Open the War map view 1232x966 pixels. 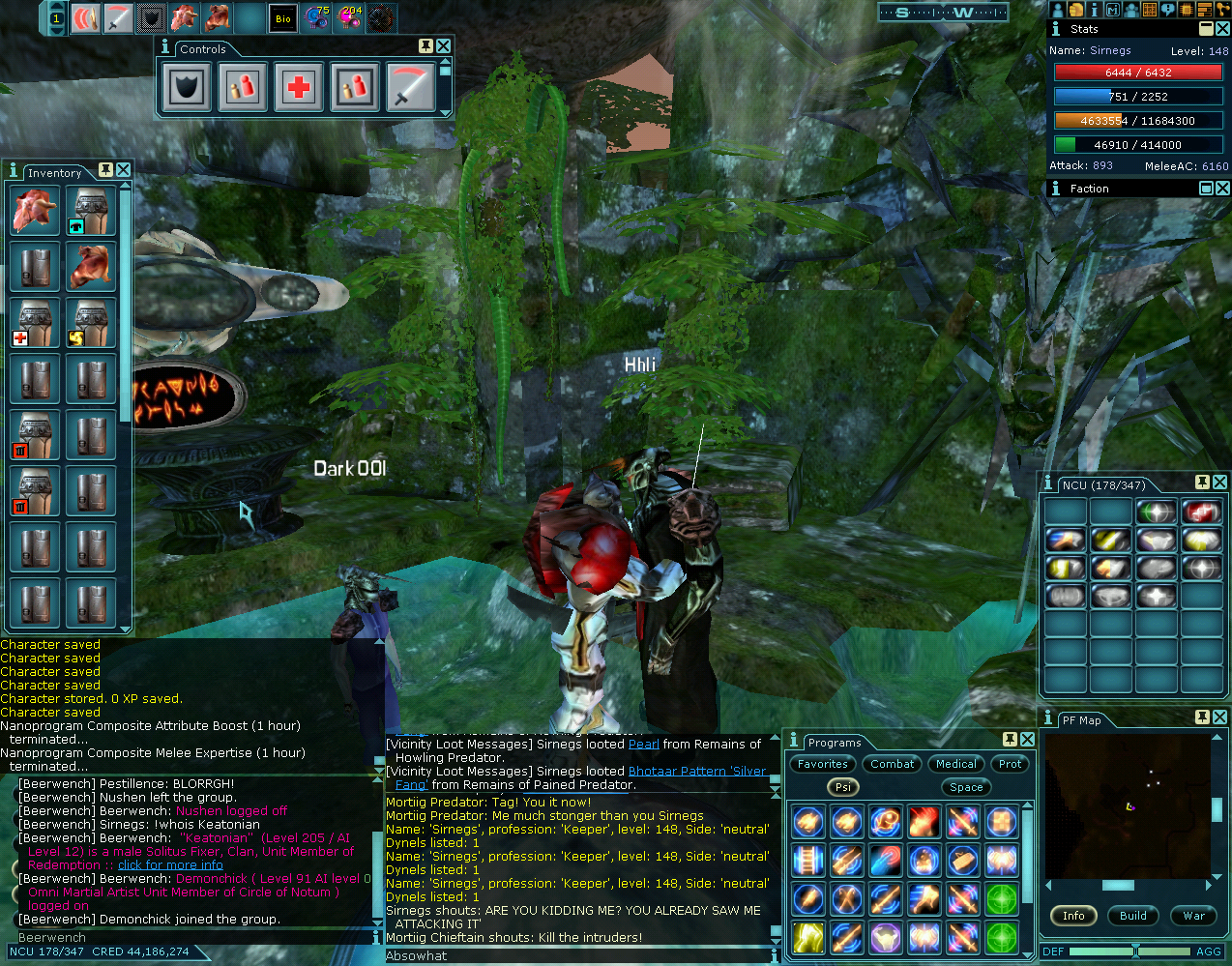pos(1194,916)
